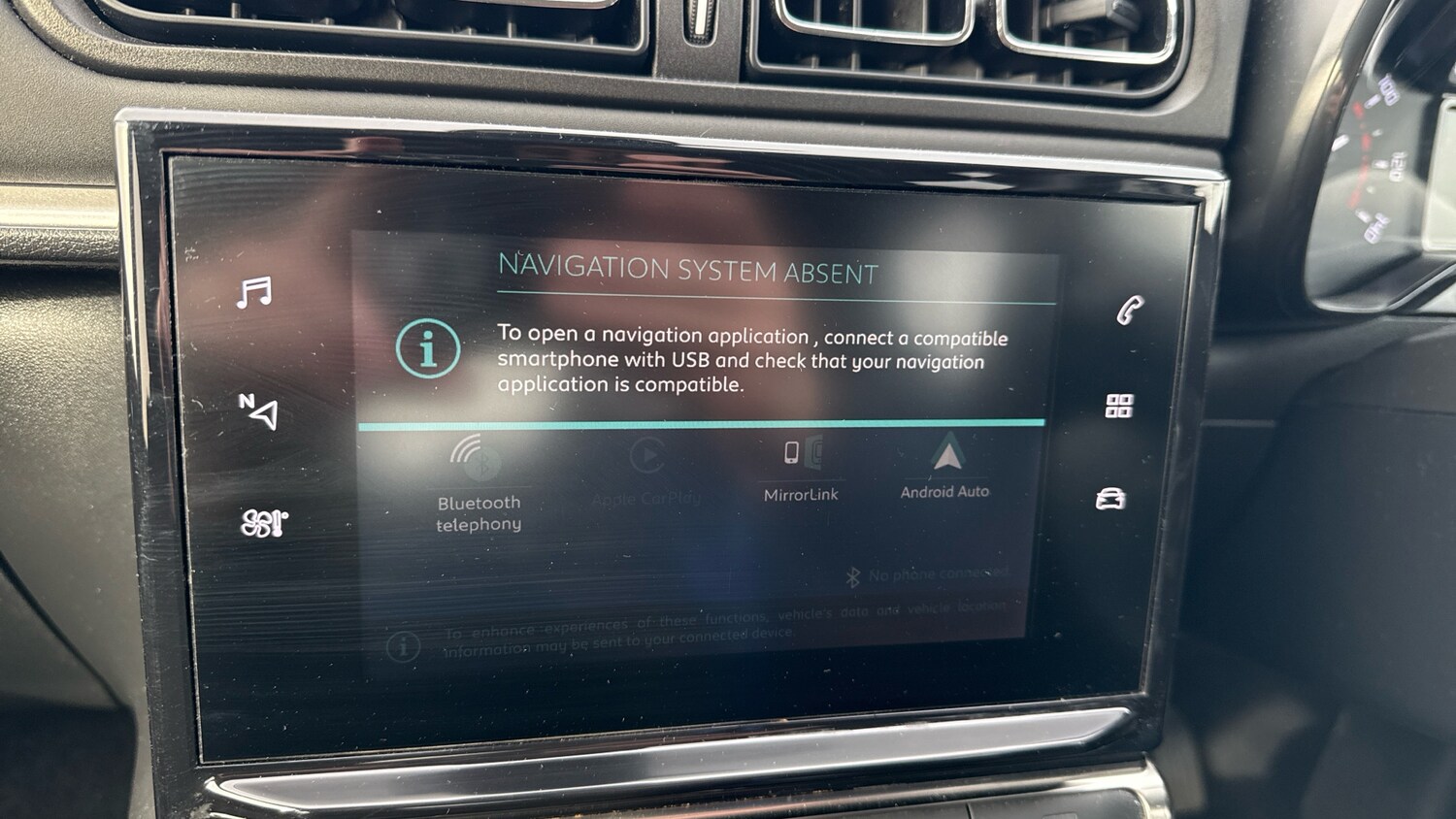Screen dimensions: 1456x819
Task: Select the dimmed Apple CarPlay option
Action: click(646, 473)
